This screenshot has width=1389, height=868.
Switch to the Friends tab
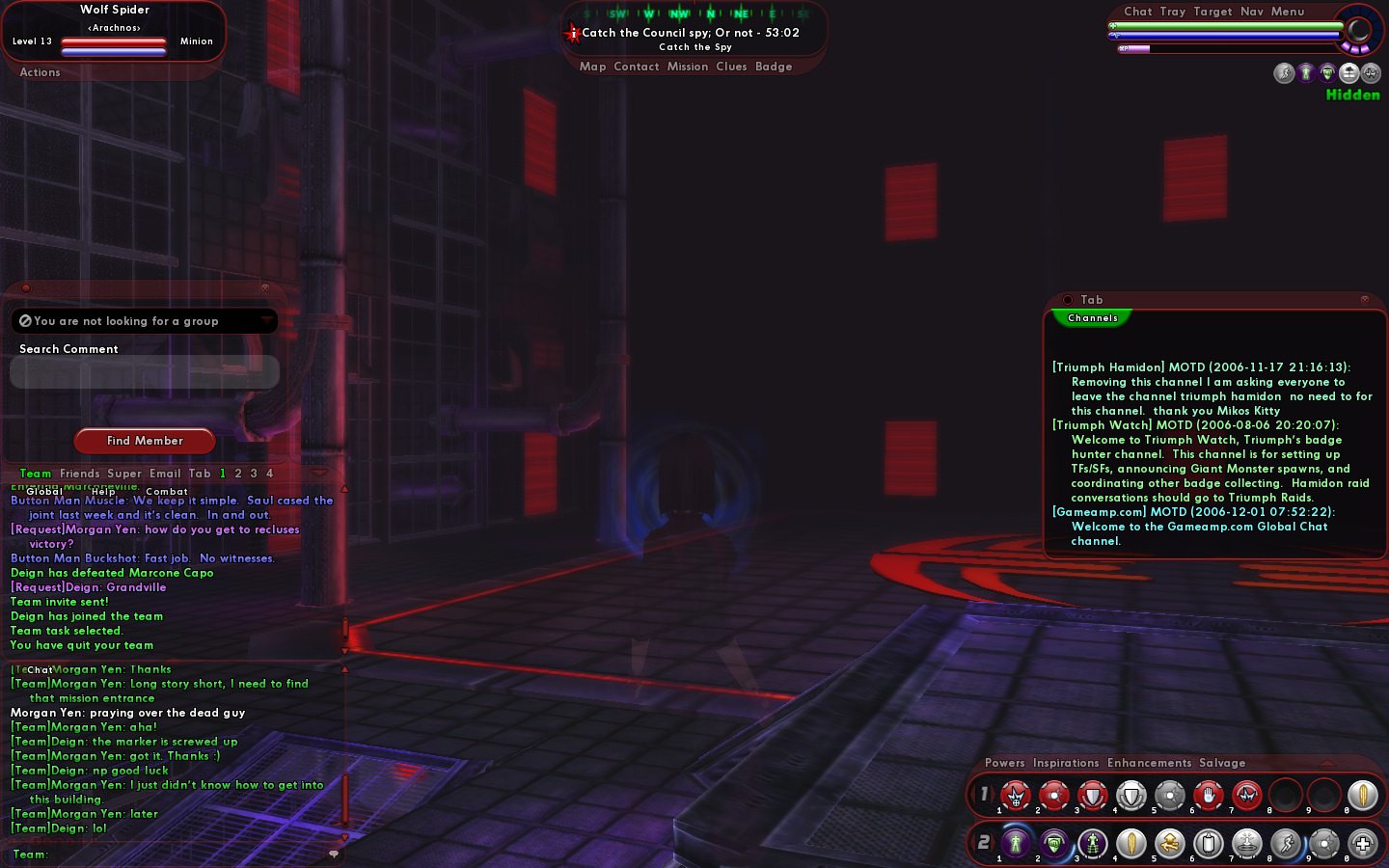point(79,474)
